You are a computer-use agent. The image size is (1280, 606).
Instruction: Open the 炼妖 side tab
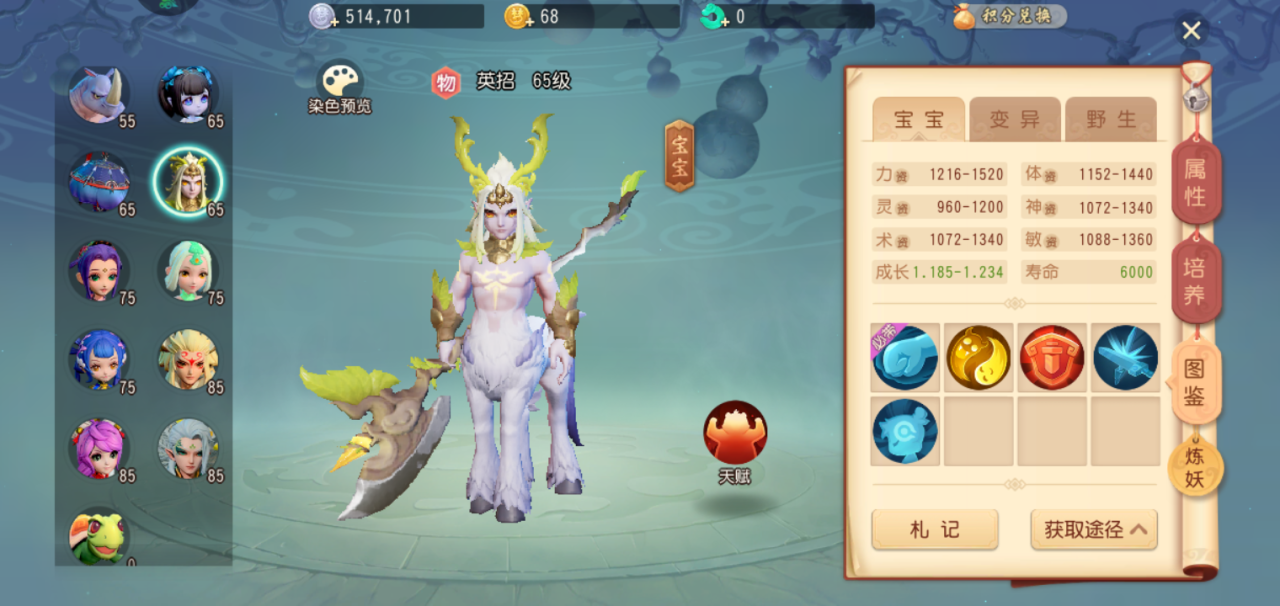click(1195, 468)
